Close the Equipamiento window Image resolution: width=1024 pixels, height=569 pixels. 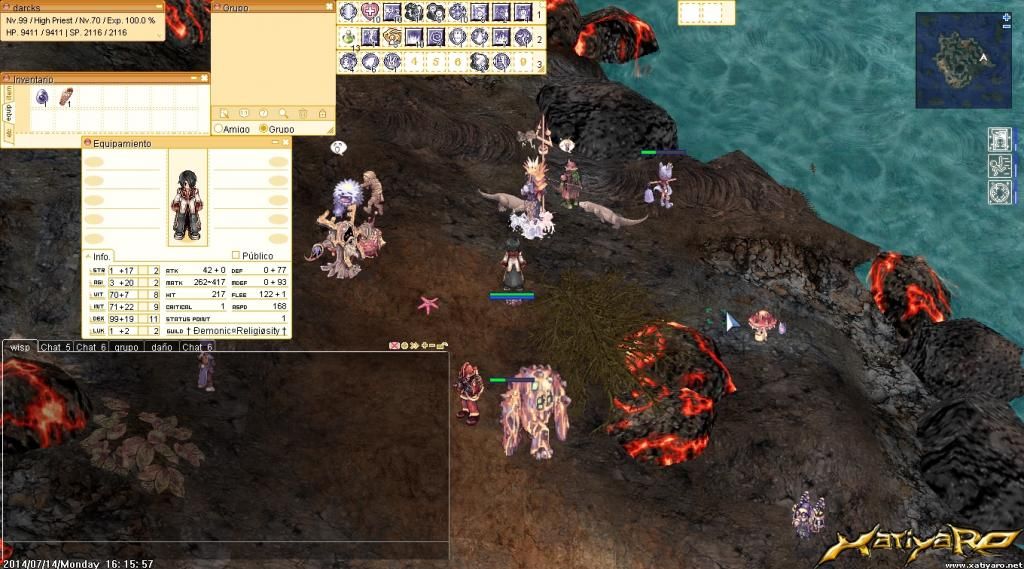point(285,143)
